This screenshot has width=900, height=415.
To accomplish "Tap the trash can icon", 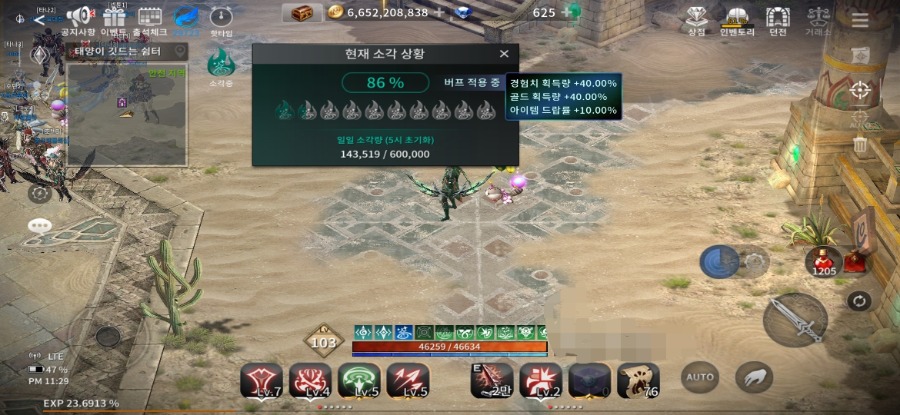I will [860, 145].
